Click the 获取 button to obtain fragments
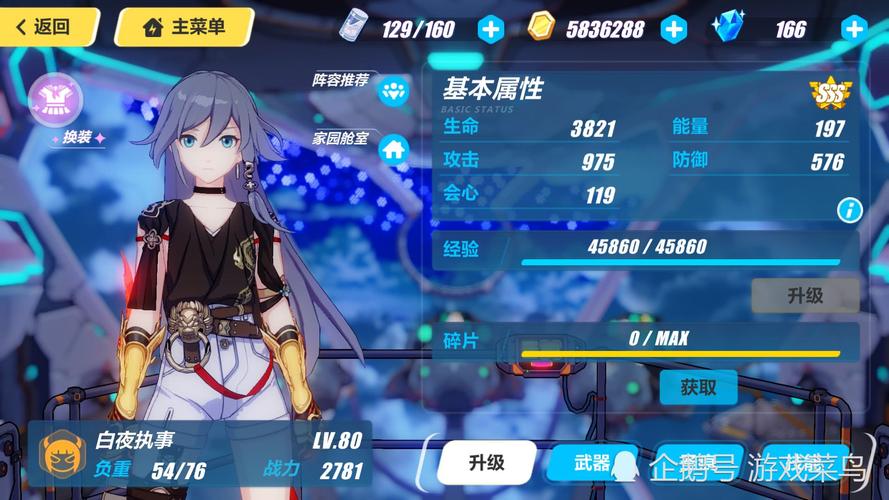 698,387
